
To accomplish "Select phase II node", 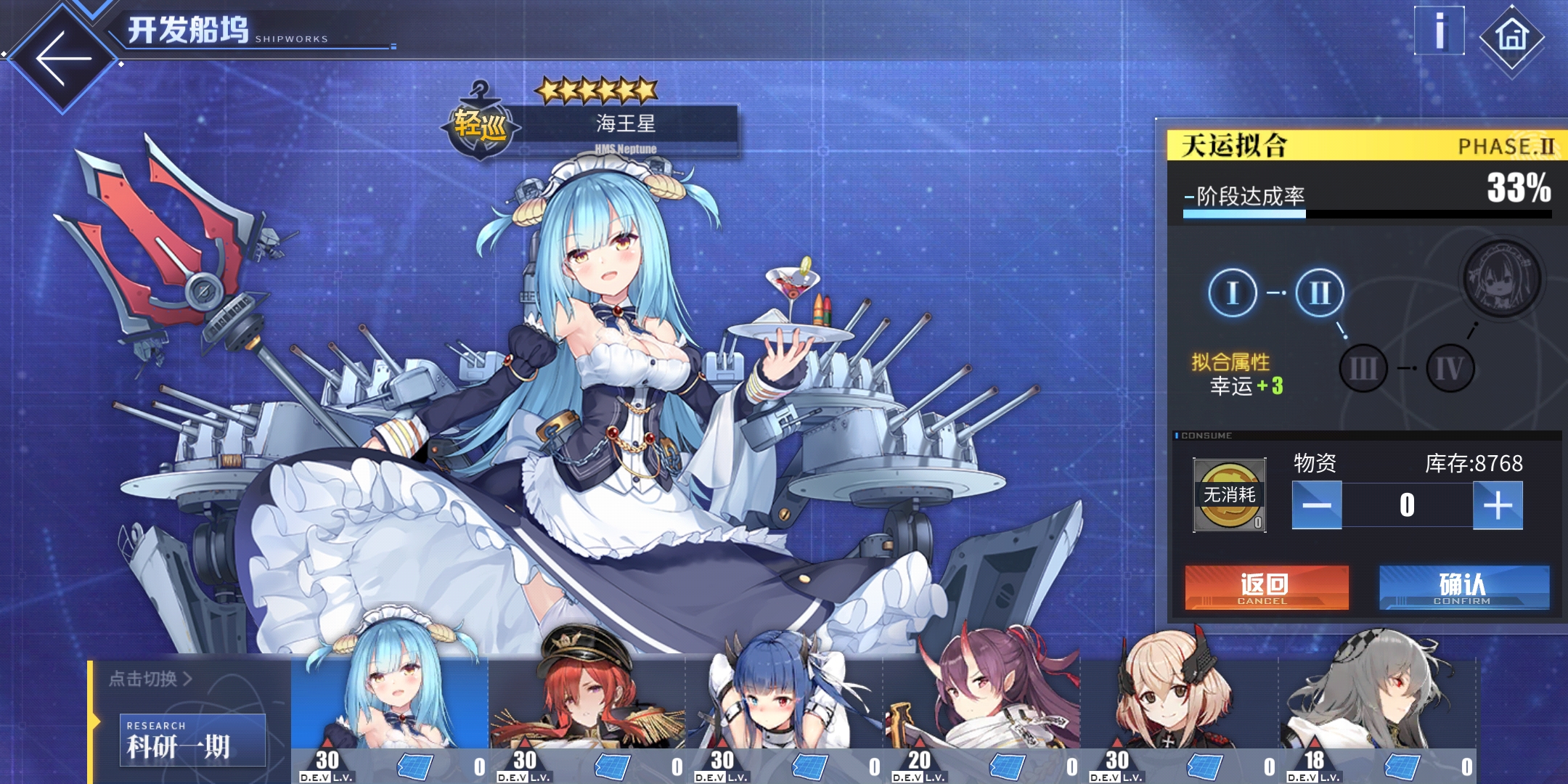I will 1319,293.
